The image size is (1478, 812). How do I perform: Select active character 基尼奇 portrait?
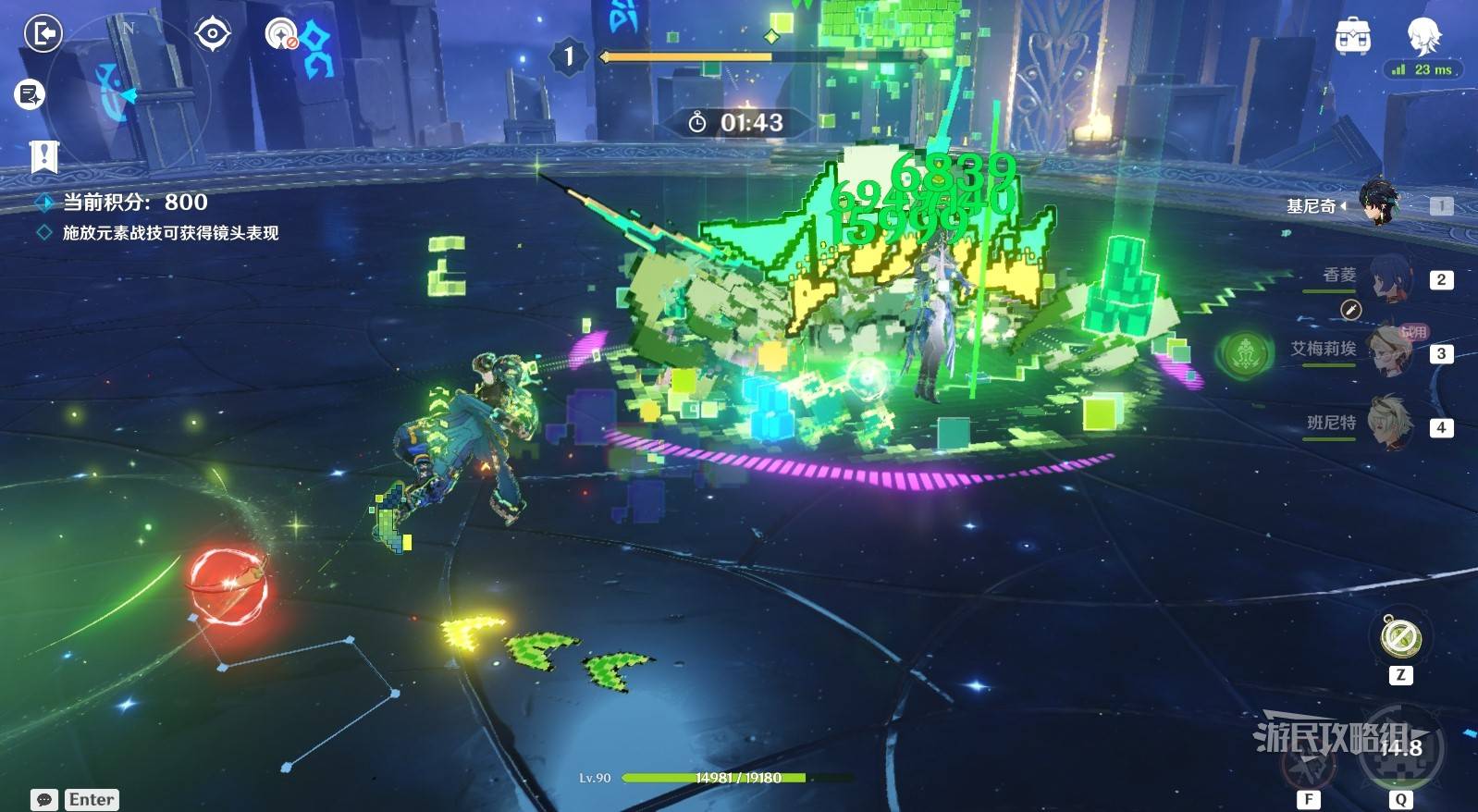point(1380,203)
